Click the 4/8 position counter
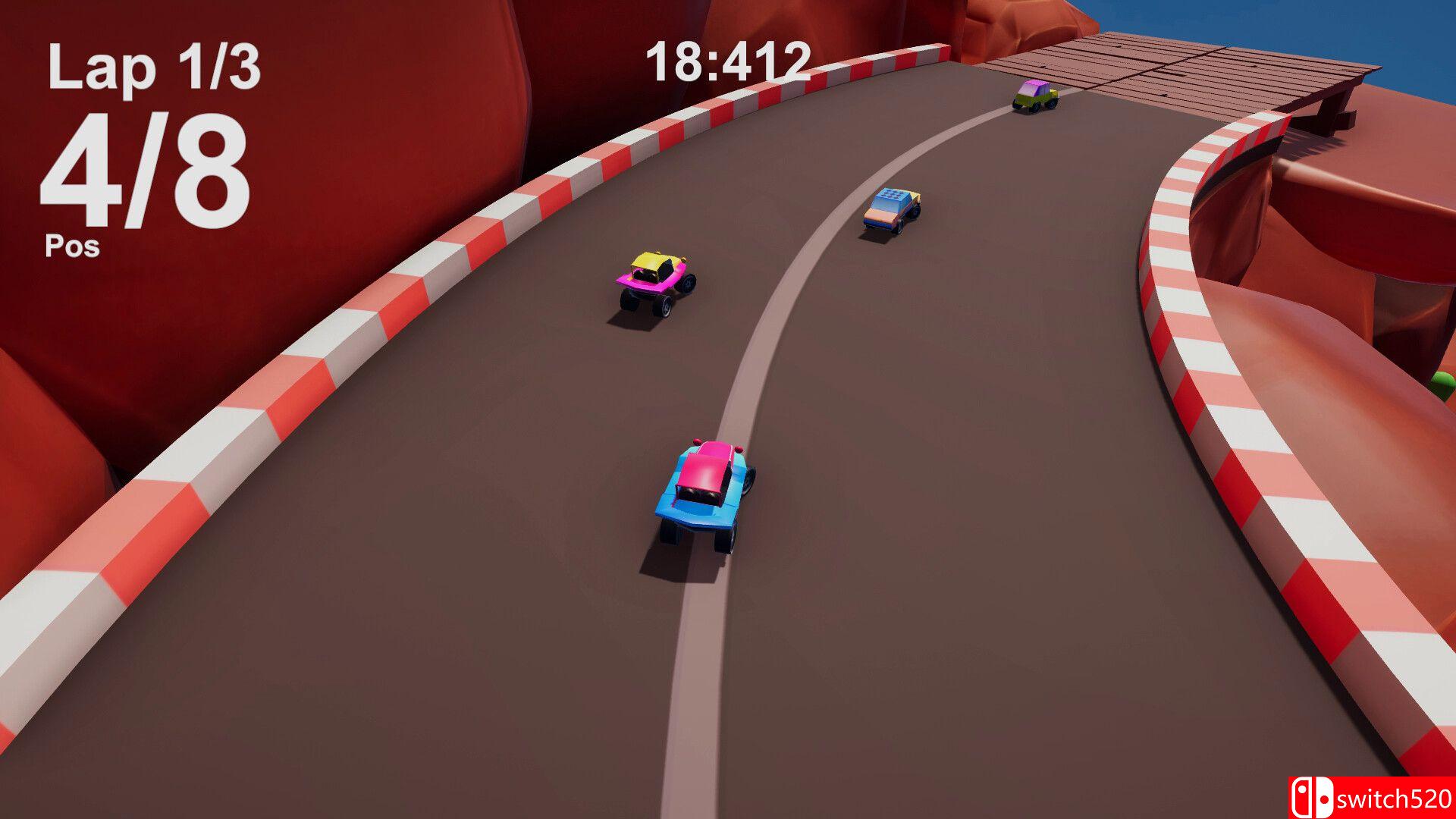 tap(144, 167)
